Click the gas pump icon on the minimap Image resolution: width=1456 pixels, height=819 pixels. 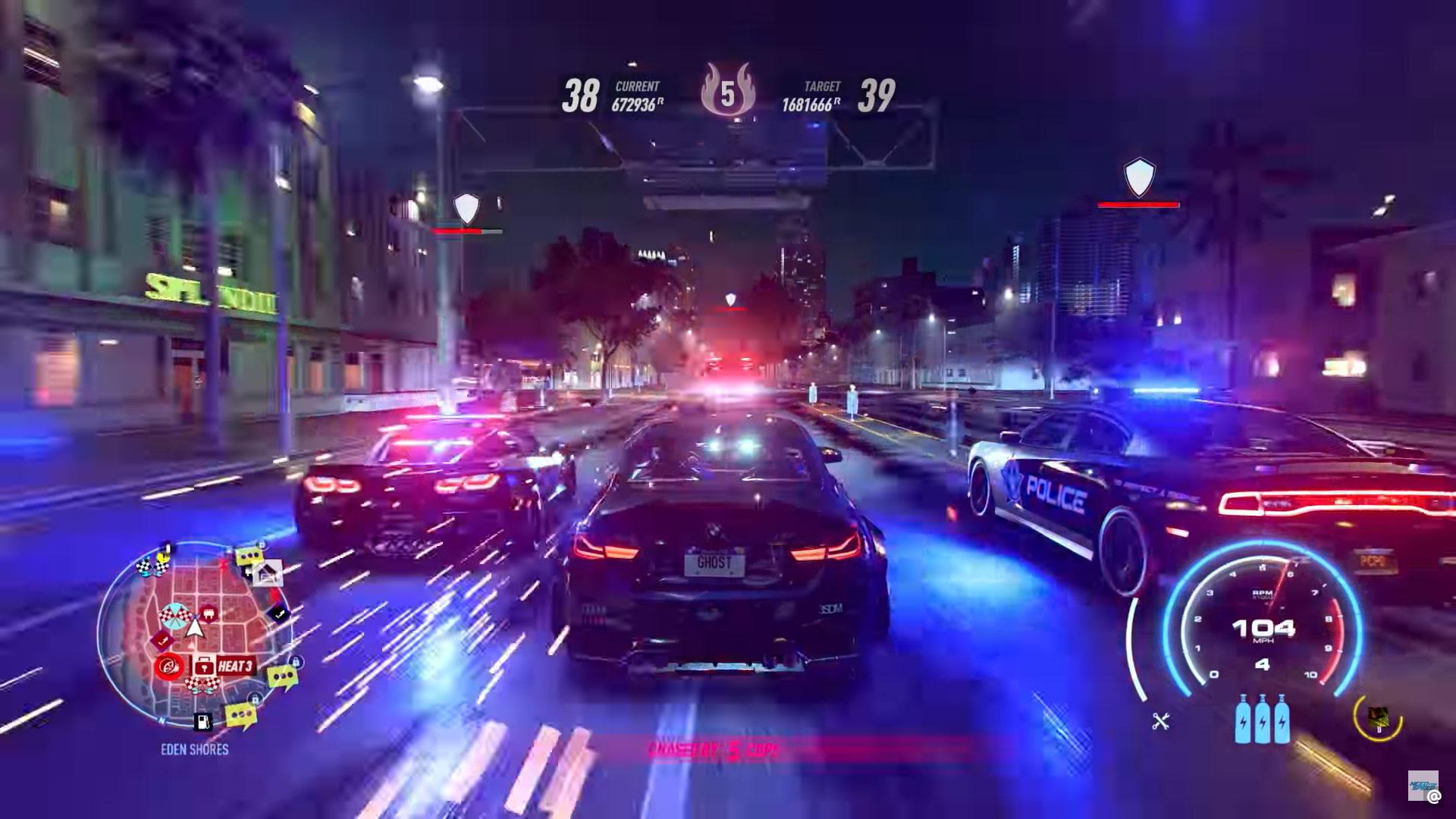(203, 721)
